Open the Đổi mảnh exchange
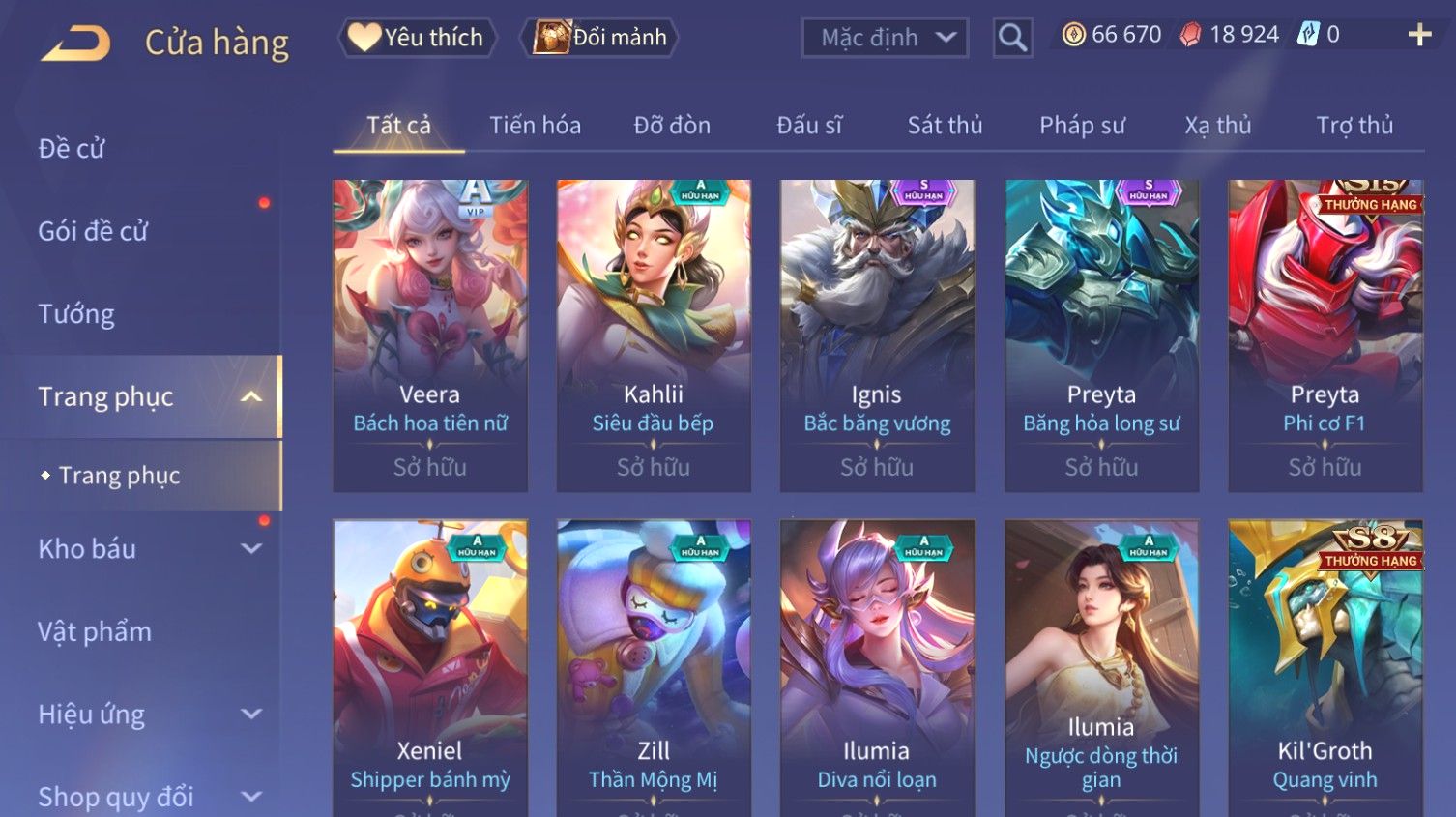 tap(599, 38)
